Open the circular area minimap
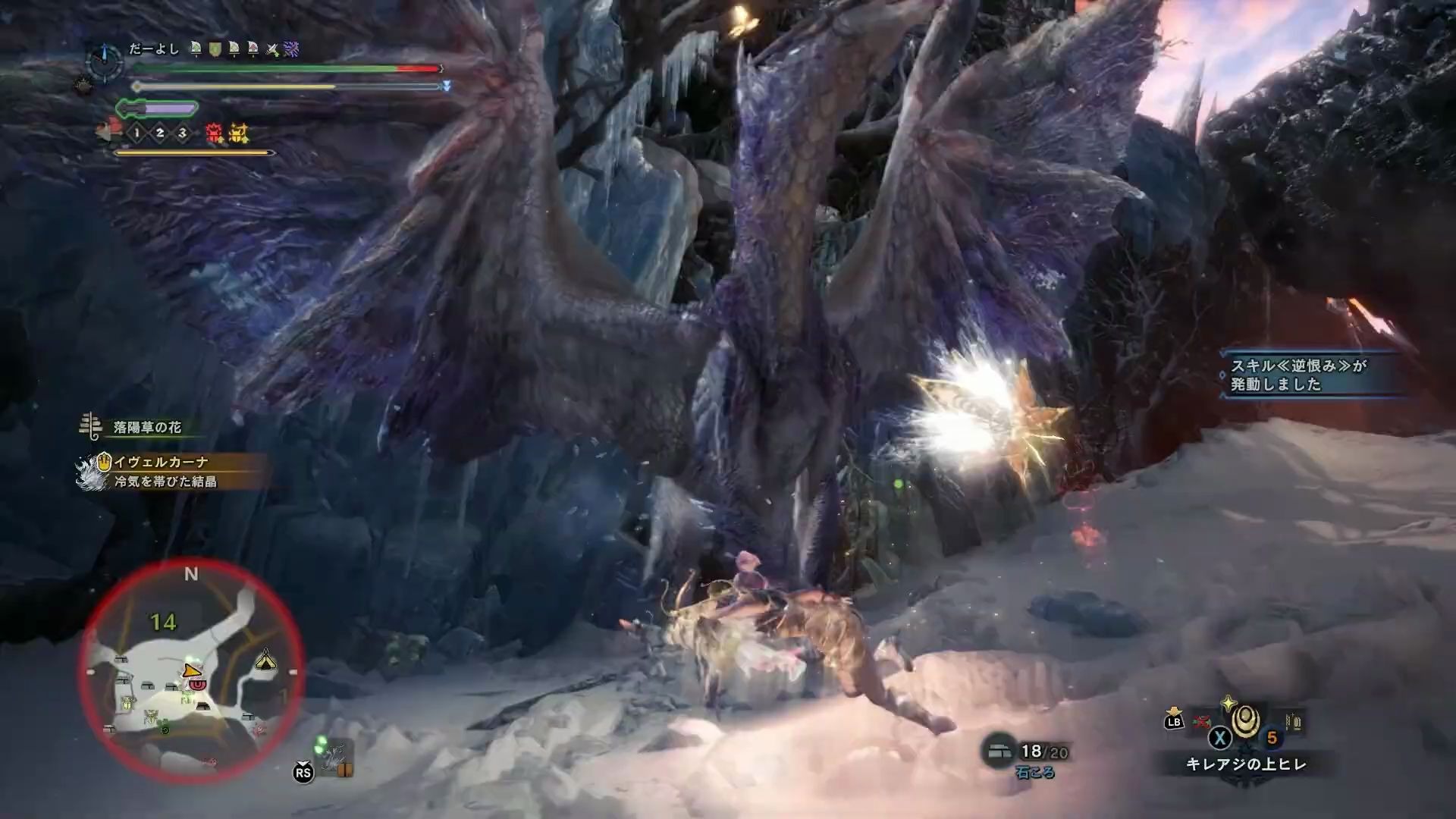Screen dimensions: 1456x819 pos(191,671)
